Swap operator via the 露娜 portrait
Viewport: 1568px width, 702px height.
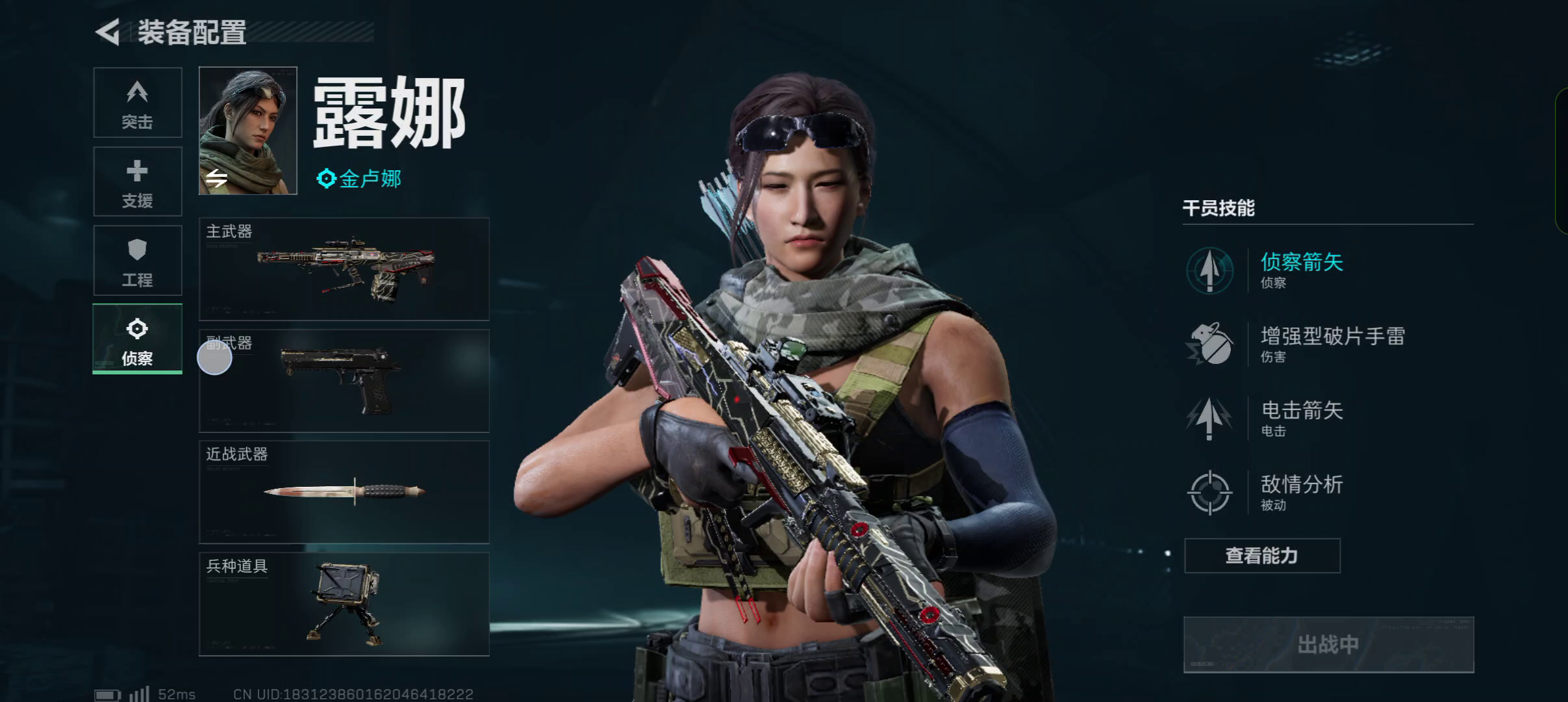pos(247,131)
